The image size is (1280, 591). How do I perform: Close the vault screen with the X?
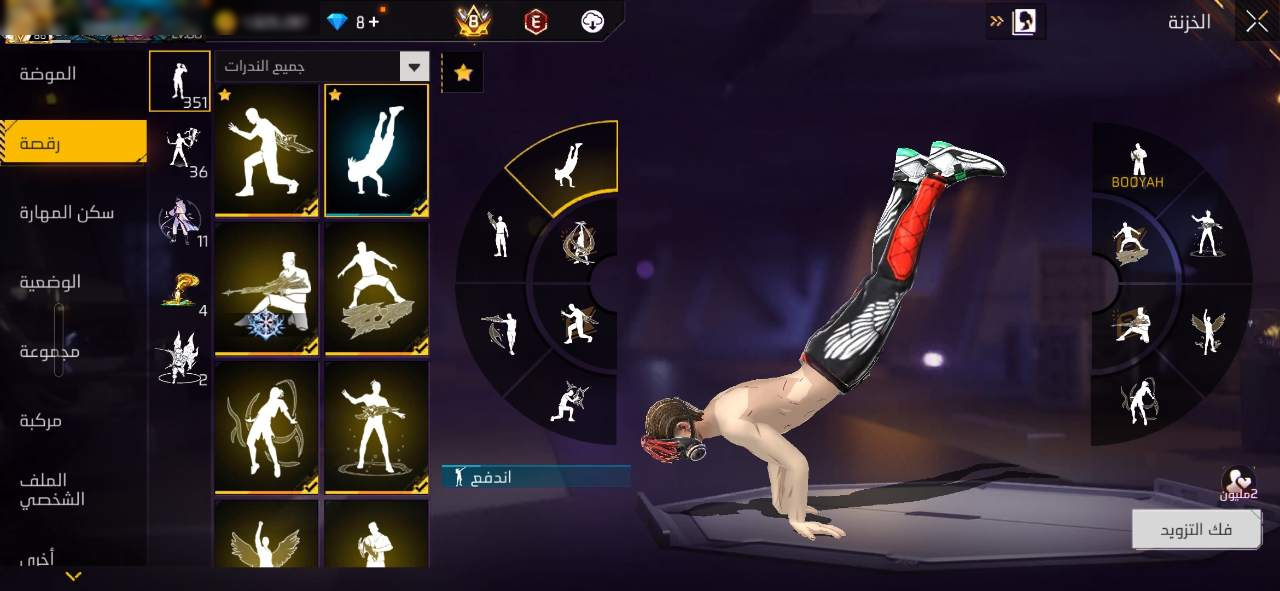(1256, 21)
